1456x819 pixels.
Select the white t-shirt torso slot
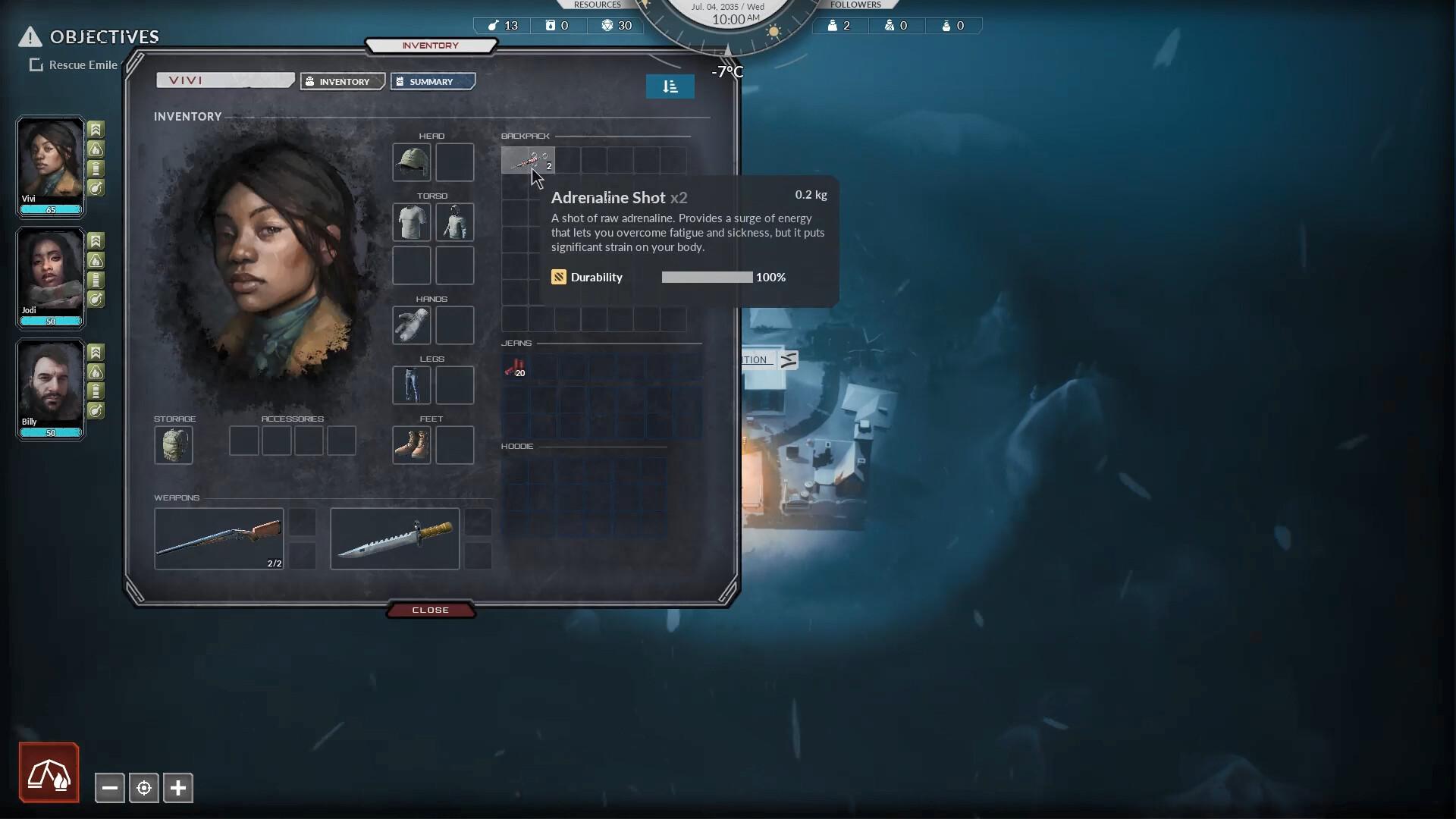pyautogui.click(x=411, y=222)
